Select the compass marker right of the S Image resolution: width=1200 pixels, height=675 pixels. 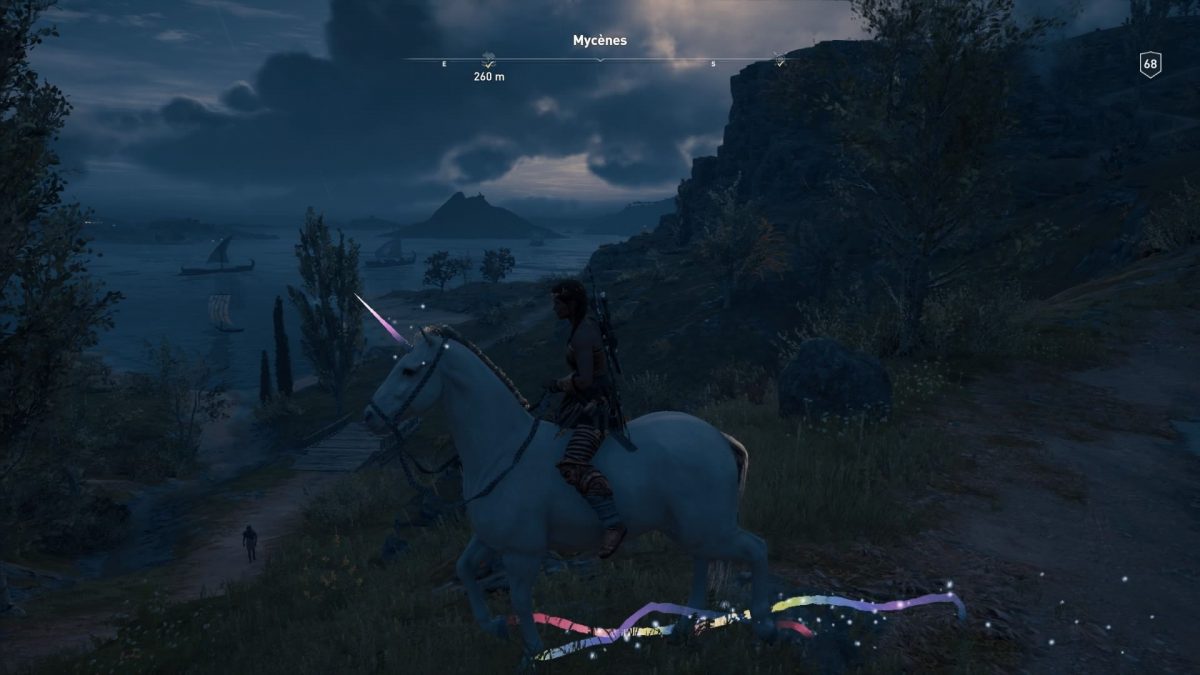(779, 60)
